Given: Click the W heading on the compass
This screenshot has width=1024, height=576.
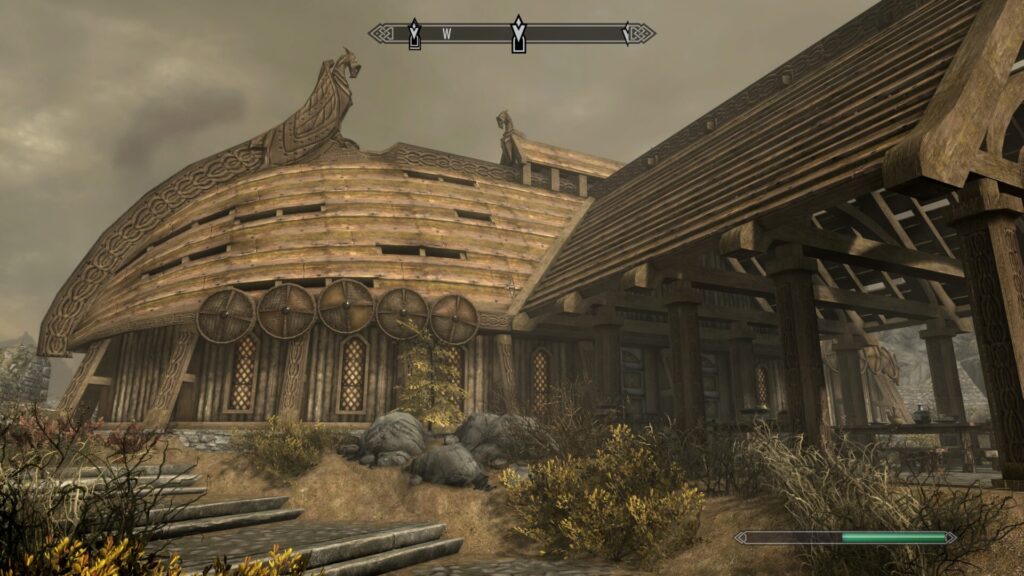Looking at the screenshot, I should [447, 34].
